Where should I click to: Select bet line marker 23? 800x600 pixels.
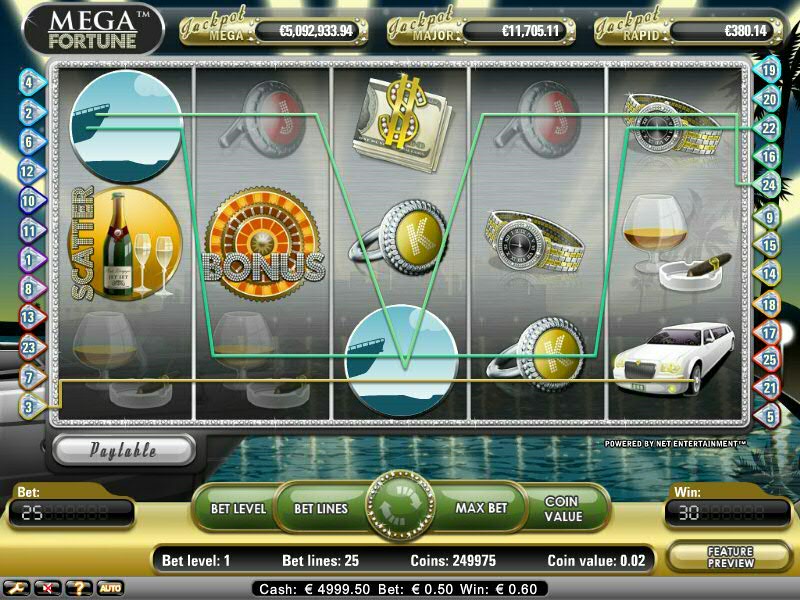[x=29, y=347]
